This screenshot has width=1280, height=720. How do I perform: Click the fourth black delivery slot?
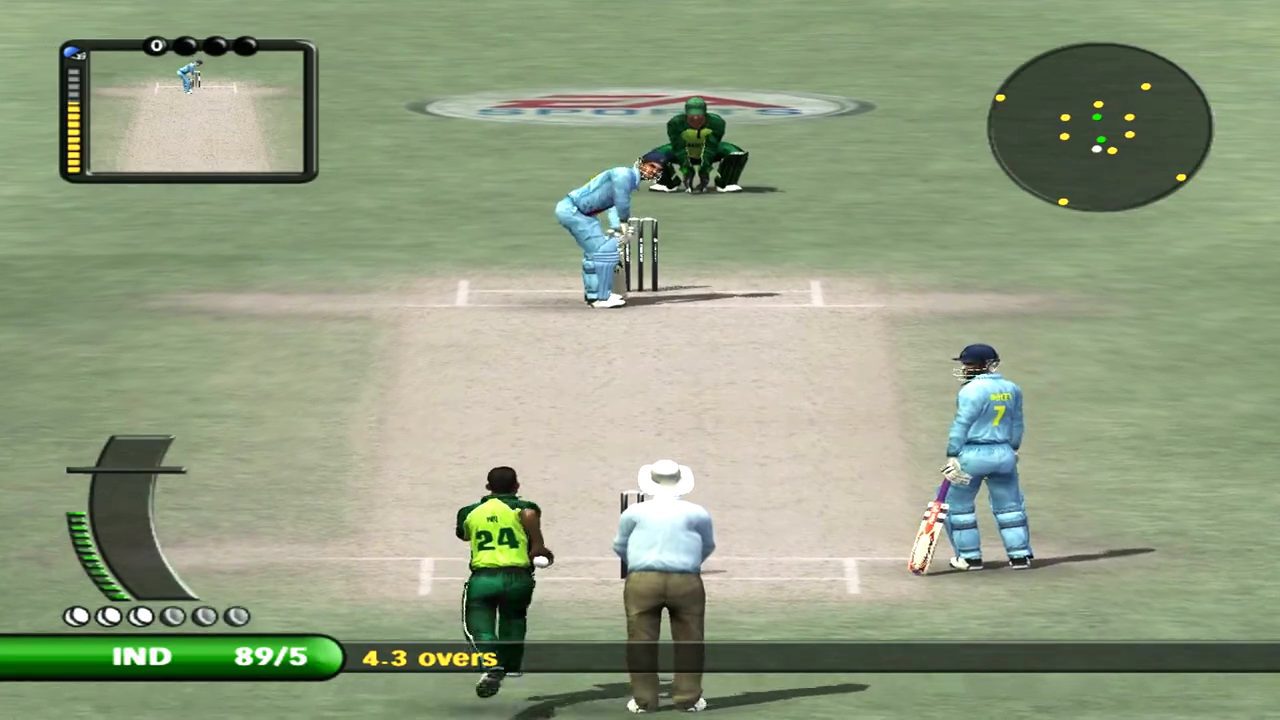pos(246,46)
